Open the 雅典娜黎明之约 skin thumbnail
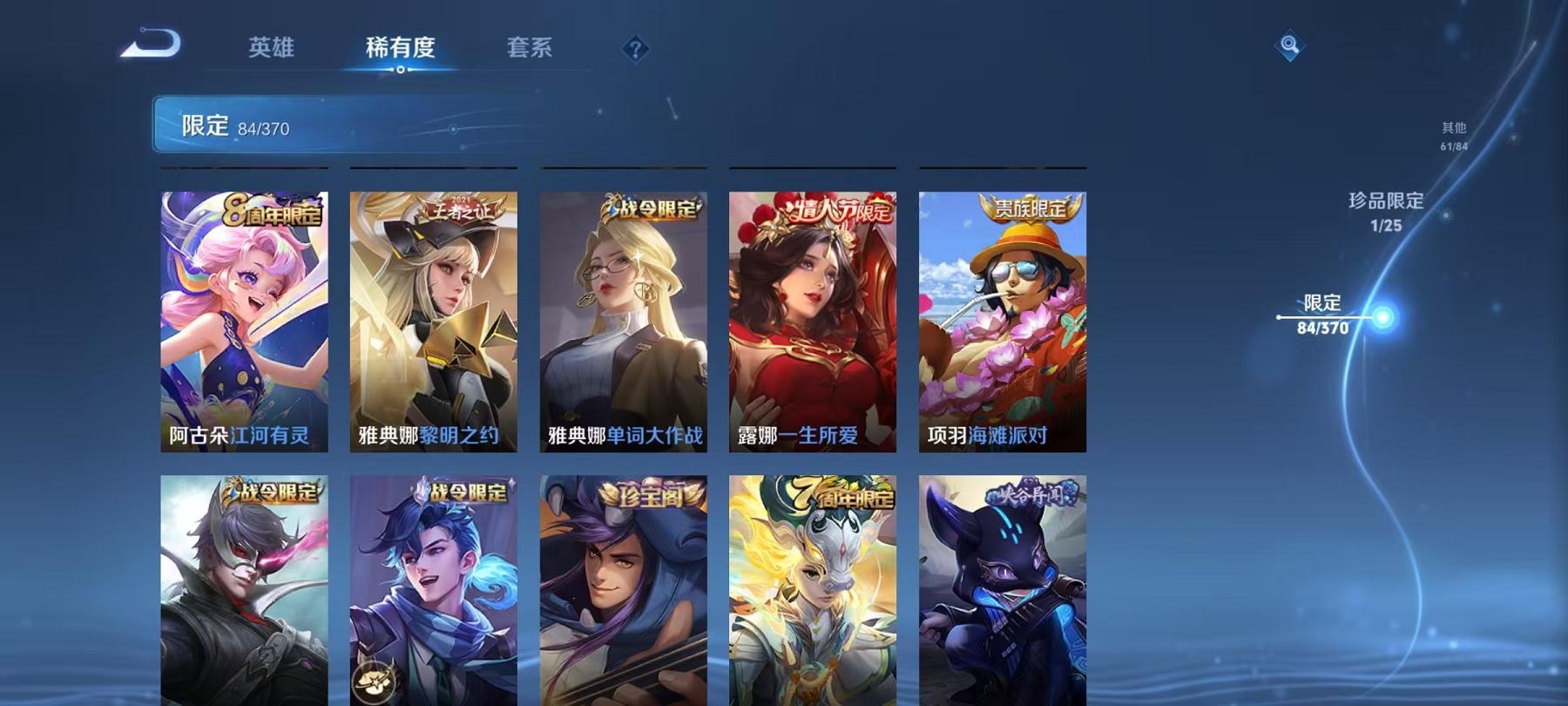This screenshot has width=1568, height=706. click(x=433, y=322)
